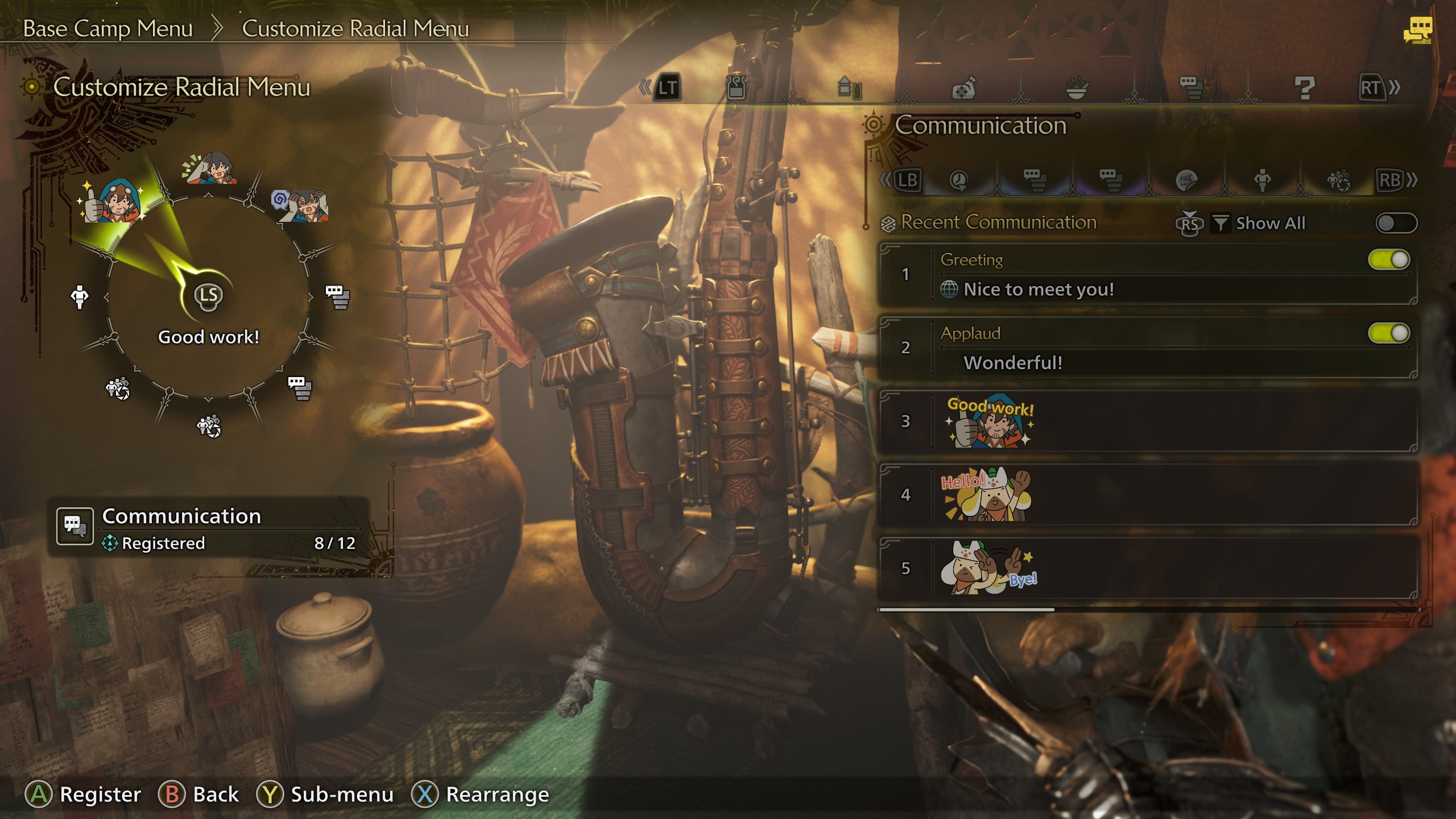Image resolution: width=1456 pixels, height=819 pixels.
Task: Toggle the Greeting auto-shoutout switch
Action: [x=1388, y=260]
